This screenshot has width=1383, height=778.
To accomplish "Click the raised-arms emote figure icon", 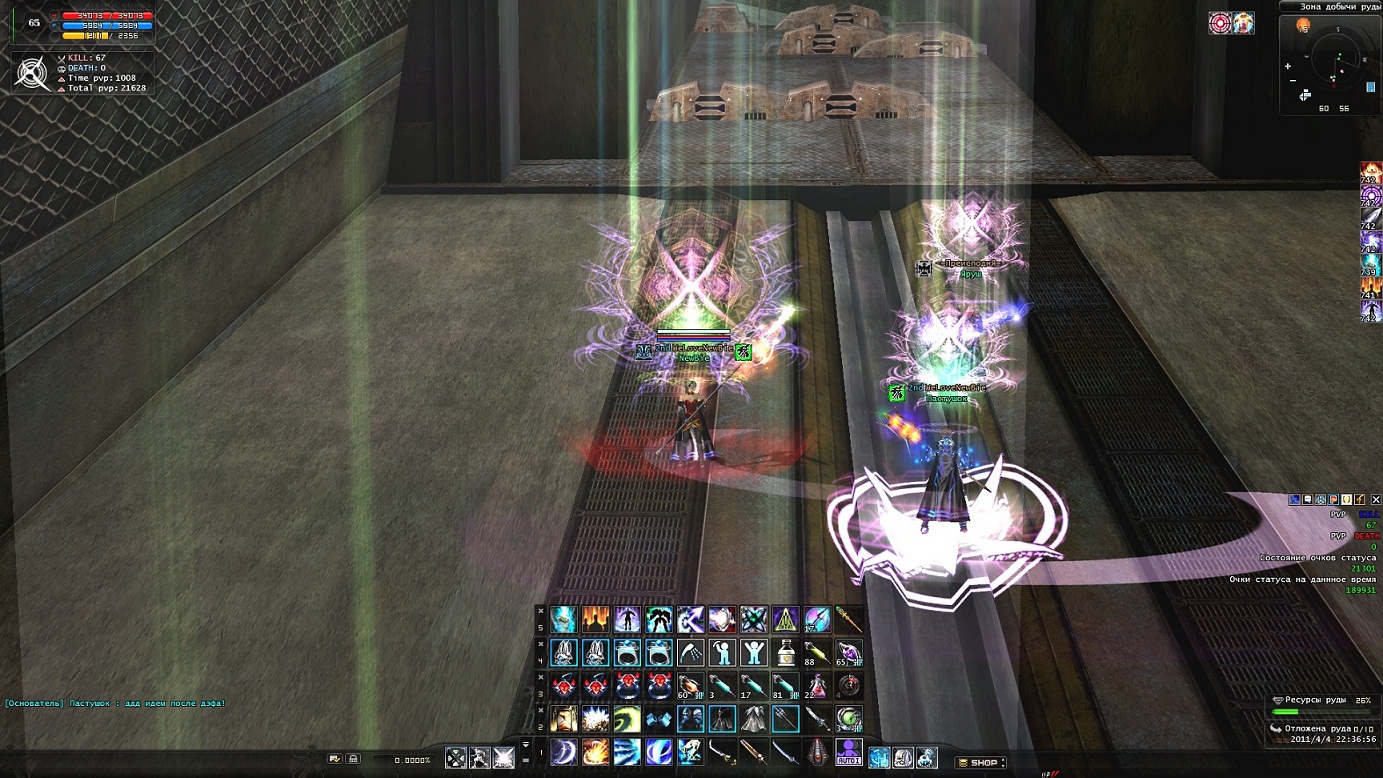I will [x=754, y=653].
